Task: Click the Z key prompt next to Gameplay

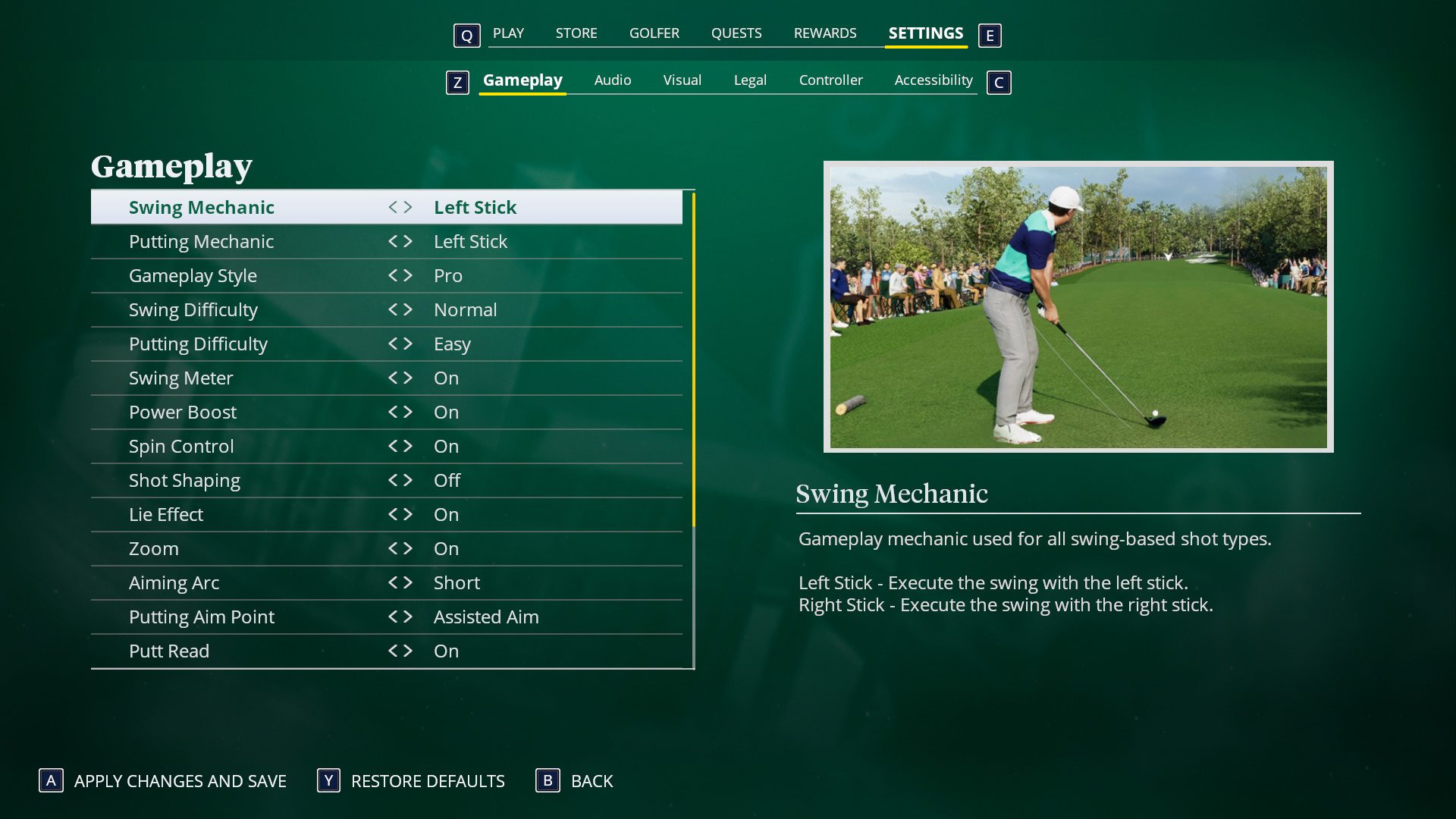Action: pyautogui.click(x=457, y=83)
